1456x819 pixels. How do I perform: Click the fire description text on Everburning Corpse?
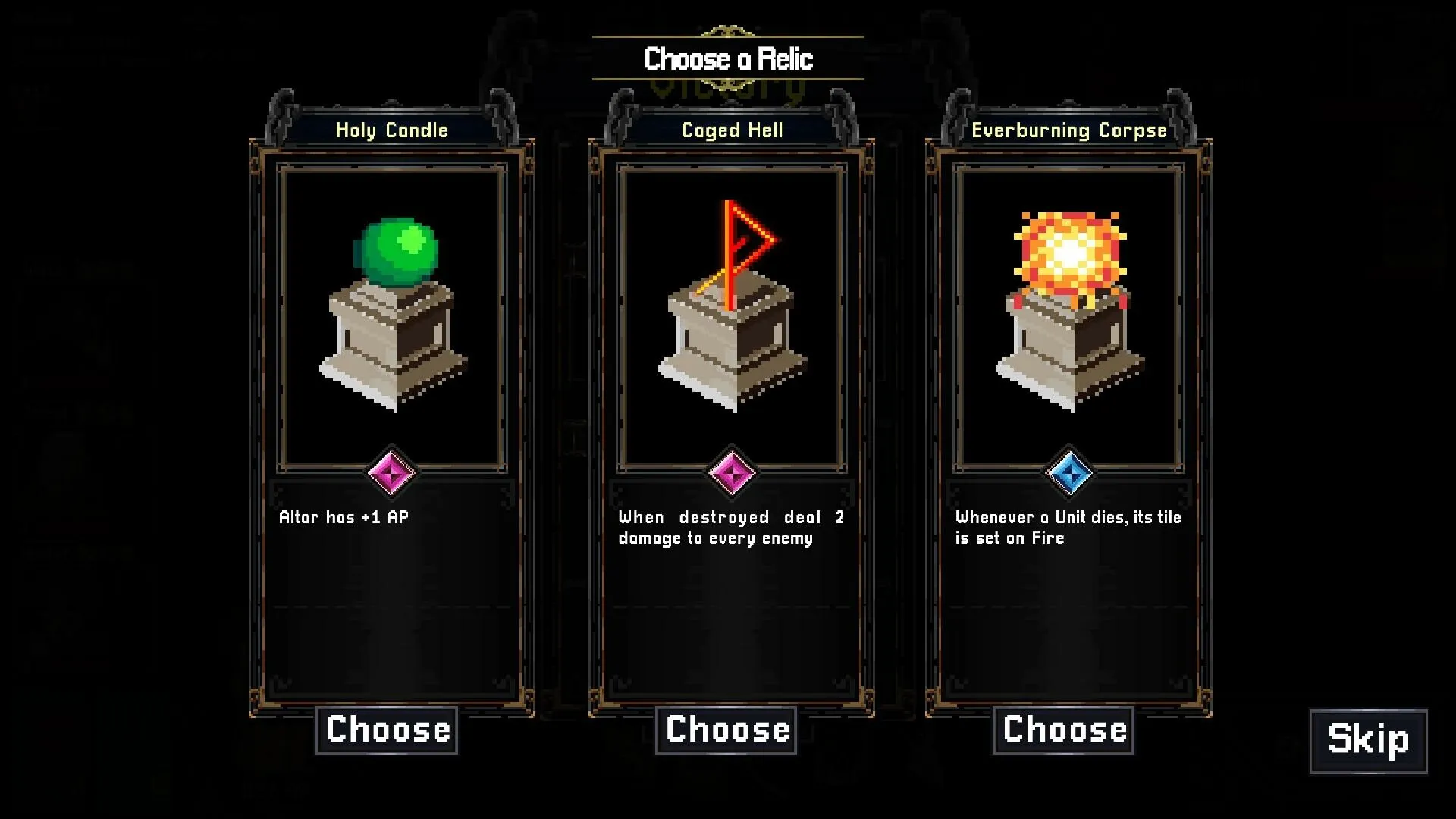click(1067, 527)
